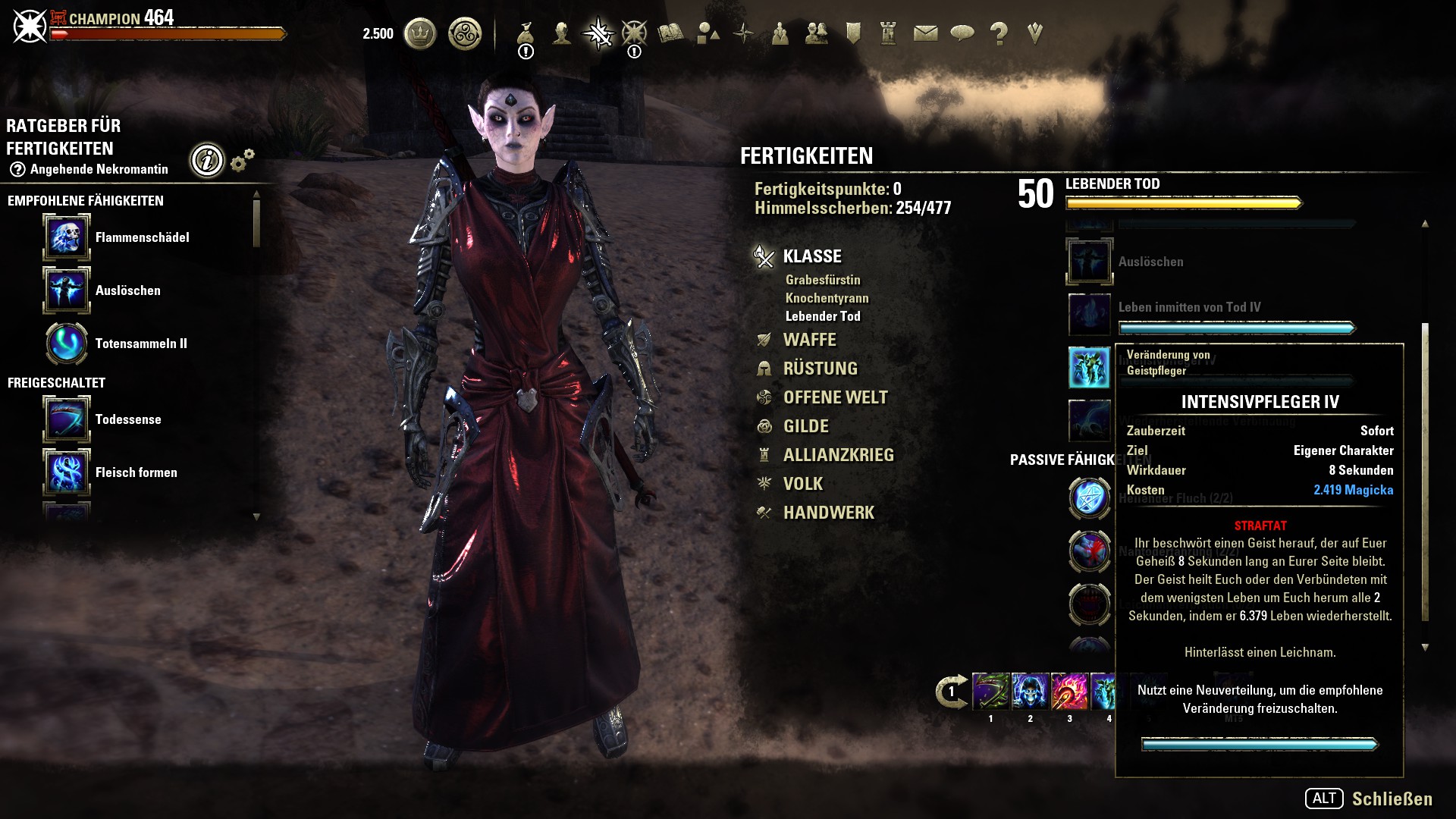Click the skill advisor info button
Image resolution: width=1456 pixels, height=819 pixels.
(207, 160)
